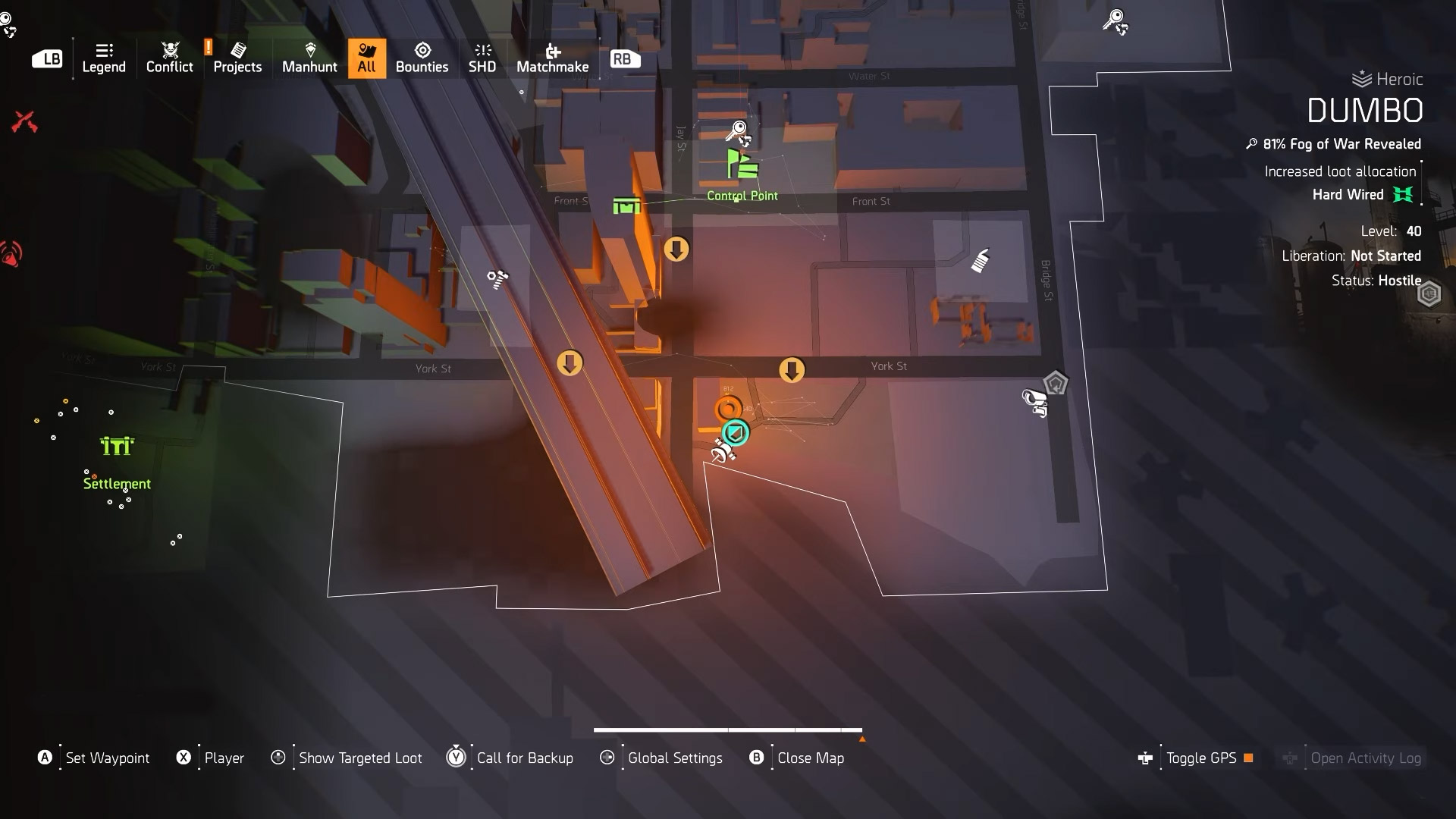The image size is (1456, 819).
Task: Open Global Settings
Action: tap(674, 758)
